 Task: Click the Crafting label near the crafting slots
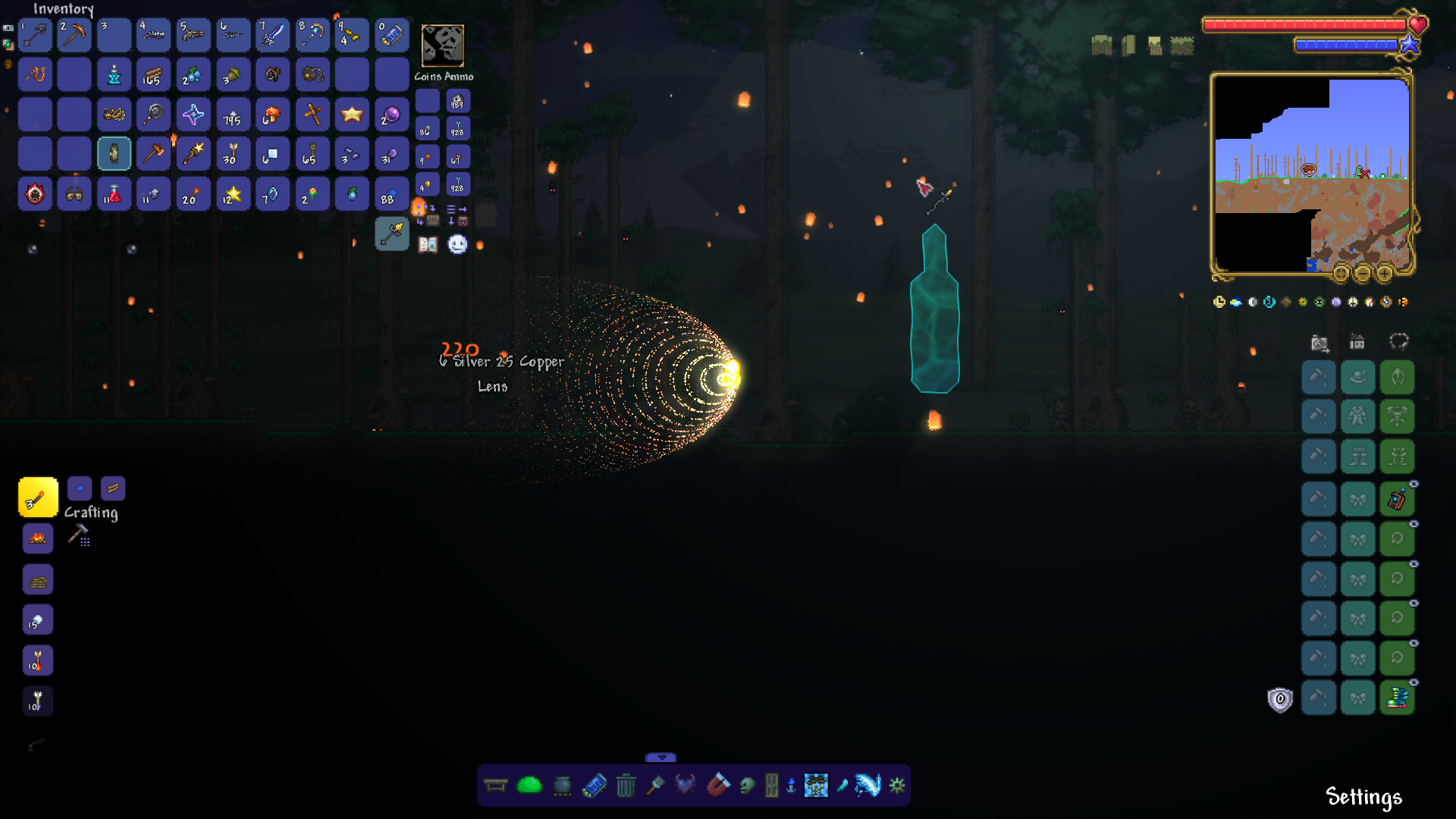tap(91, 513)
